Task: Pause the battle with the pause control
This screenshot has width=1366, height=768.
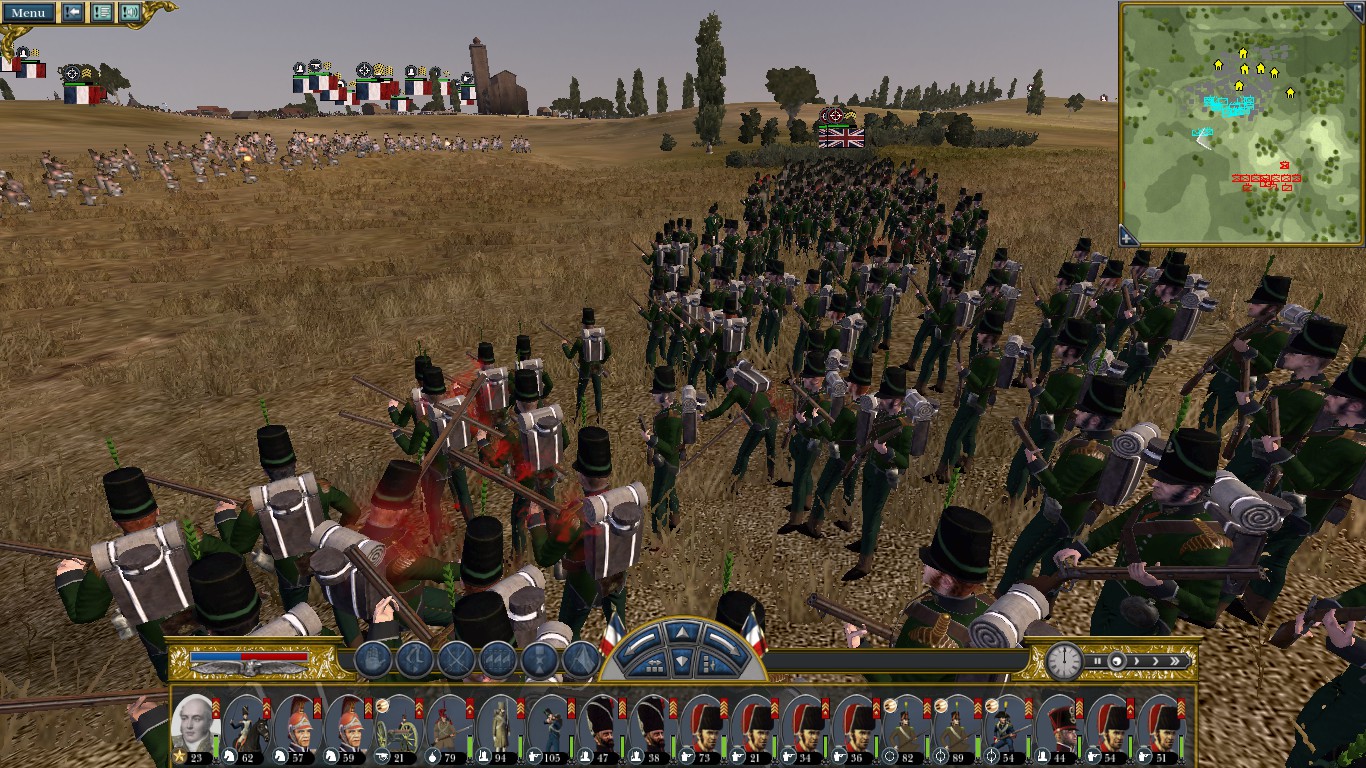Action: [x=1097, y=661]
